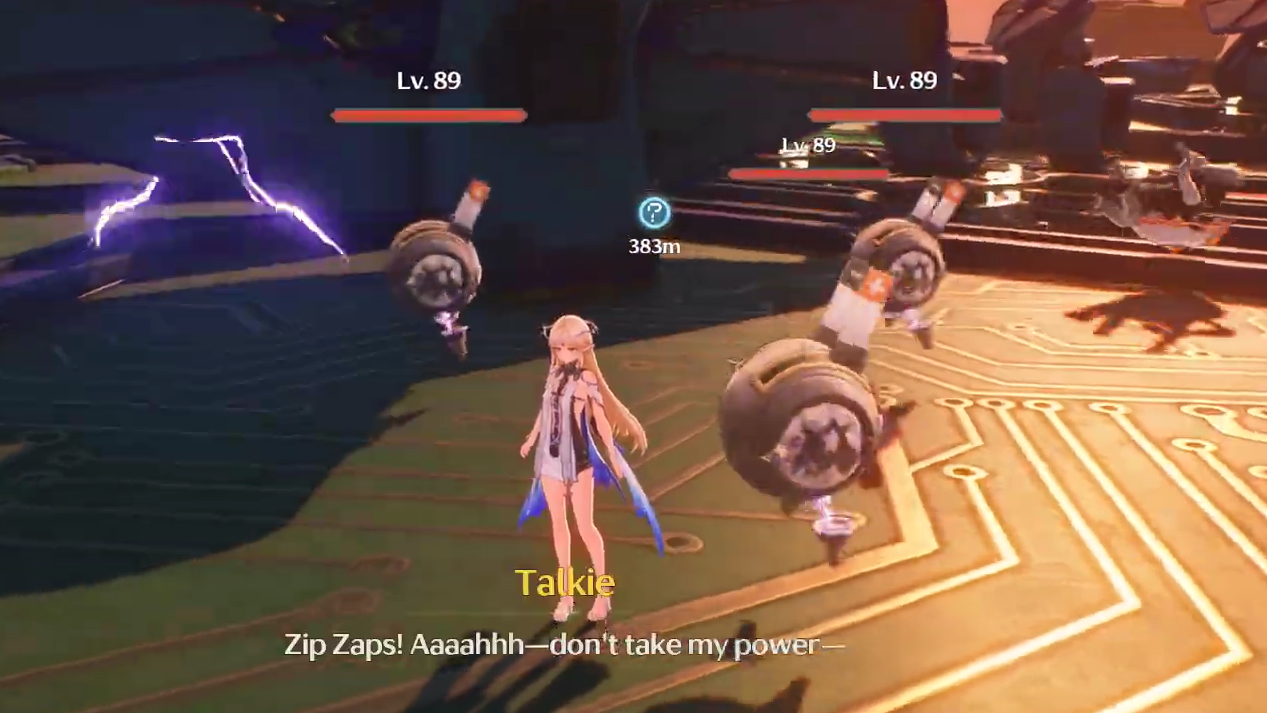Click the question-mark quest waypoint marker

[654, 213]
